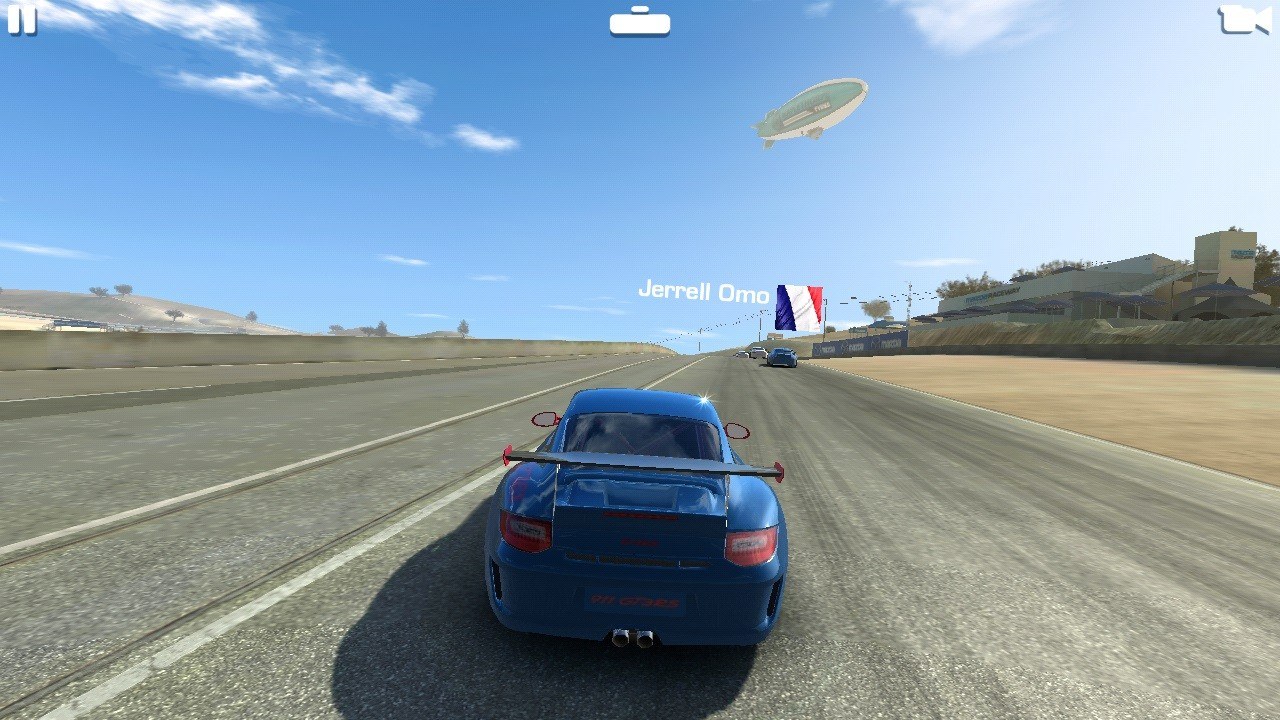Viewport: 1280px width, 720px height.
Task: Tap the white rear-view mirror icon
Action: pos(640,21)
